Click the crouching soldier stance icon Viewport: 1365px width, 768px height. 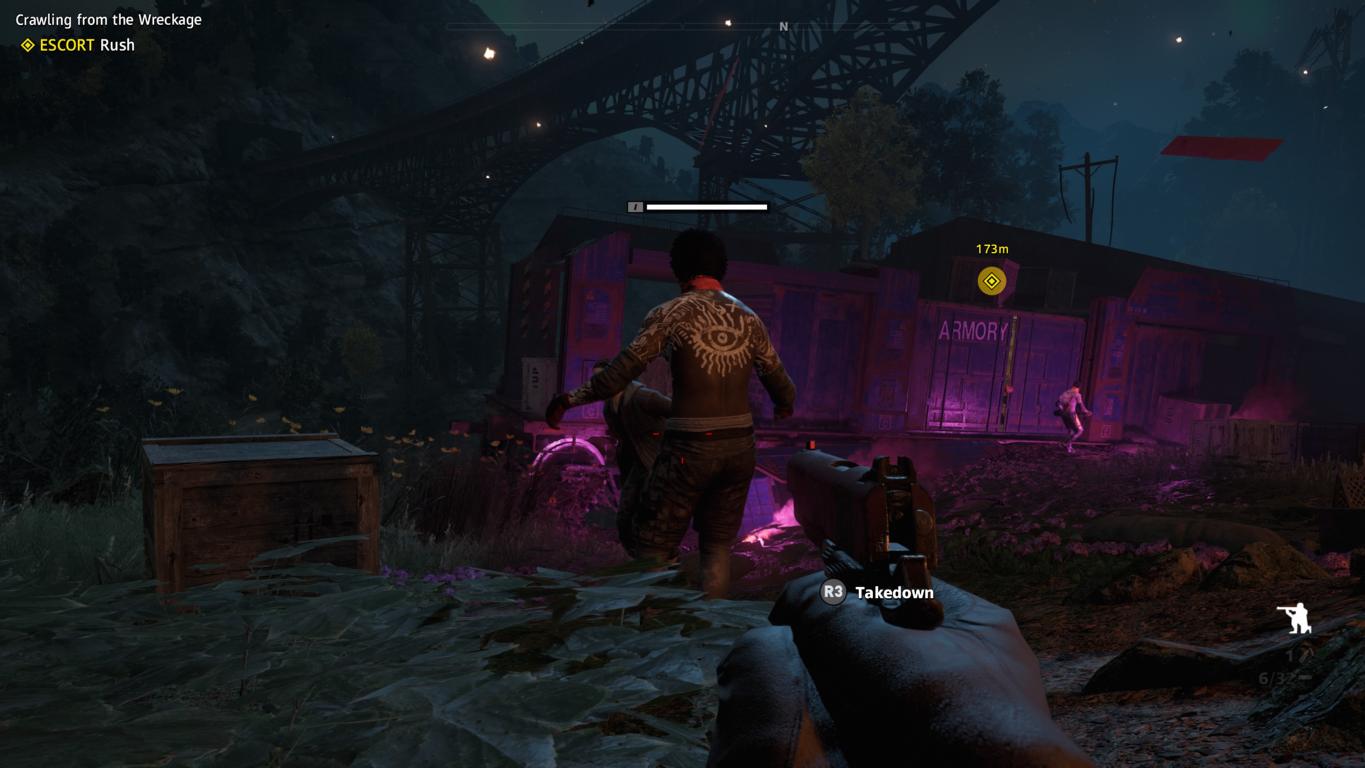(x=1295, y=618)
